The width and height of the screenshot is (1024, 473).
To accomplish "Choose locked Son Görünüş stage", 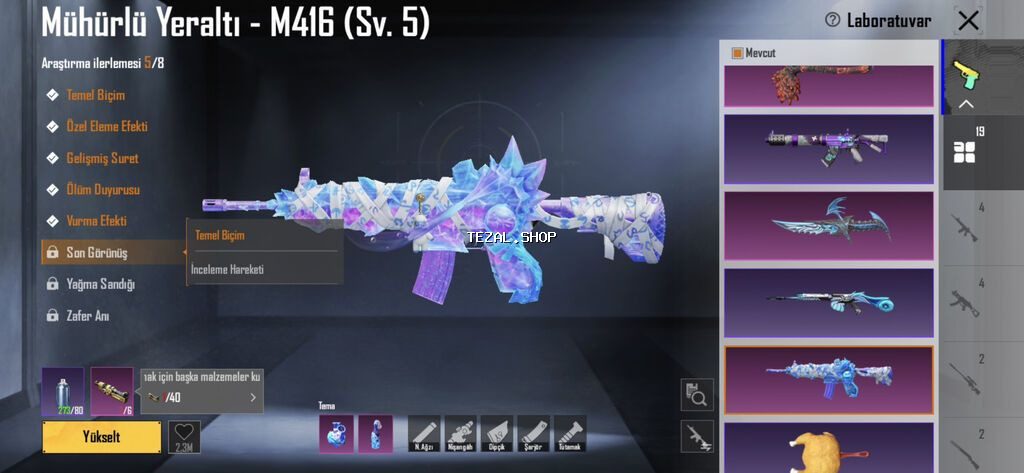I will (96, 252).
